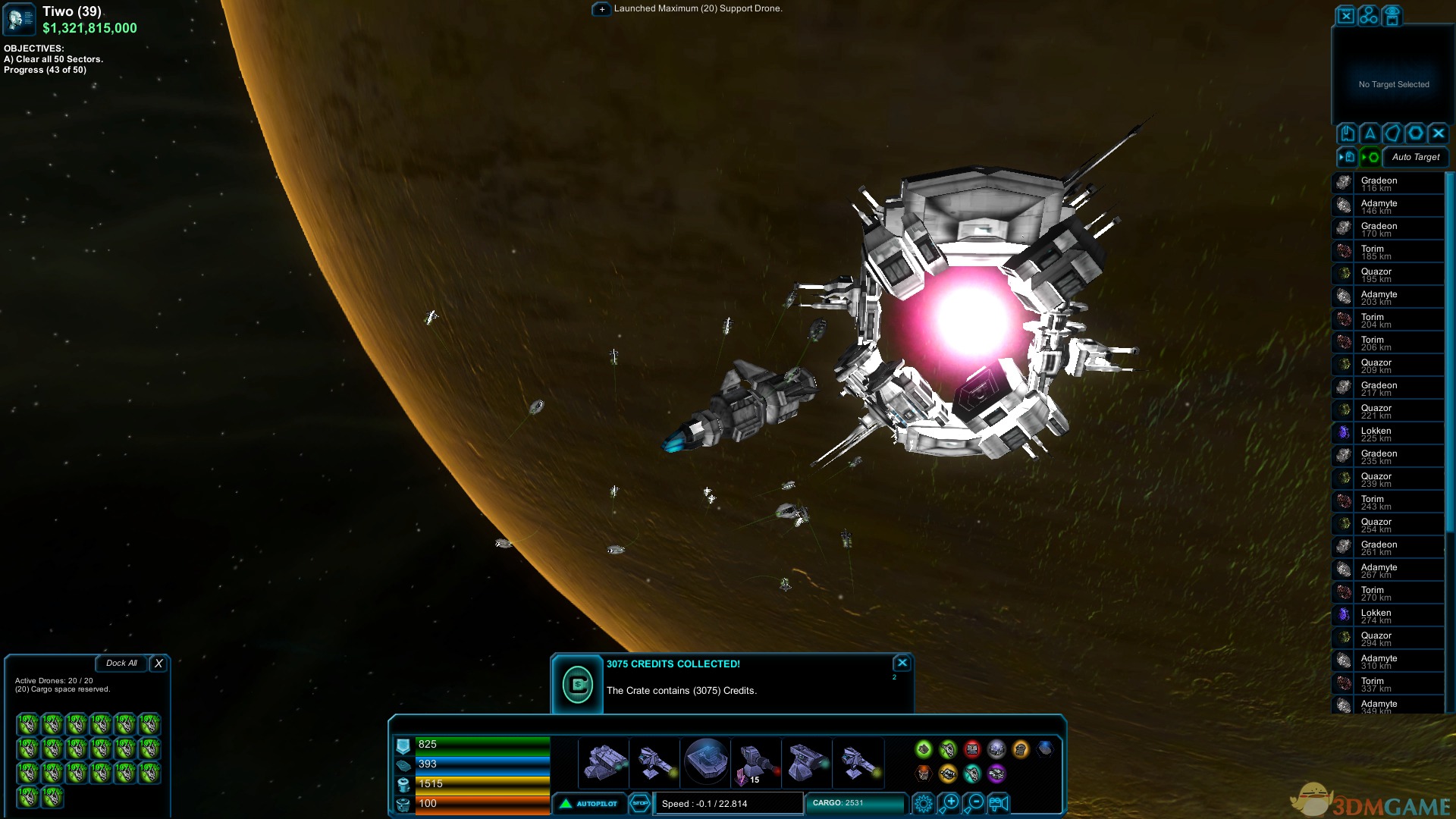Click the cargo arrow filter under the target panel
Screen dimensions: 1456x819
tap(1348, 156)
